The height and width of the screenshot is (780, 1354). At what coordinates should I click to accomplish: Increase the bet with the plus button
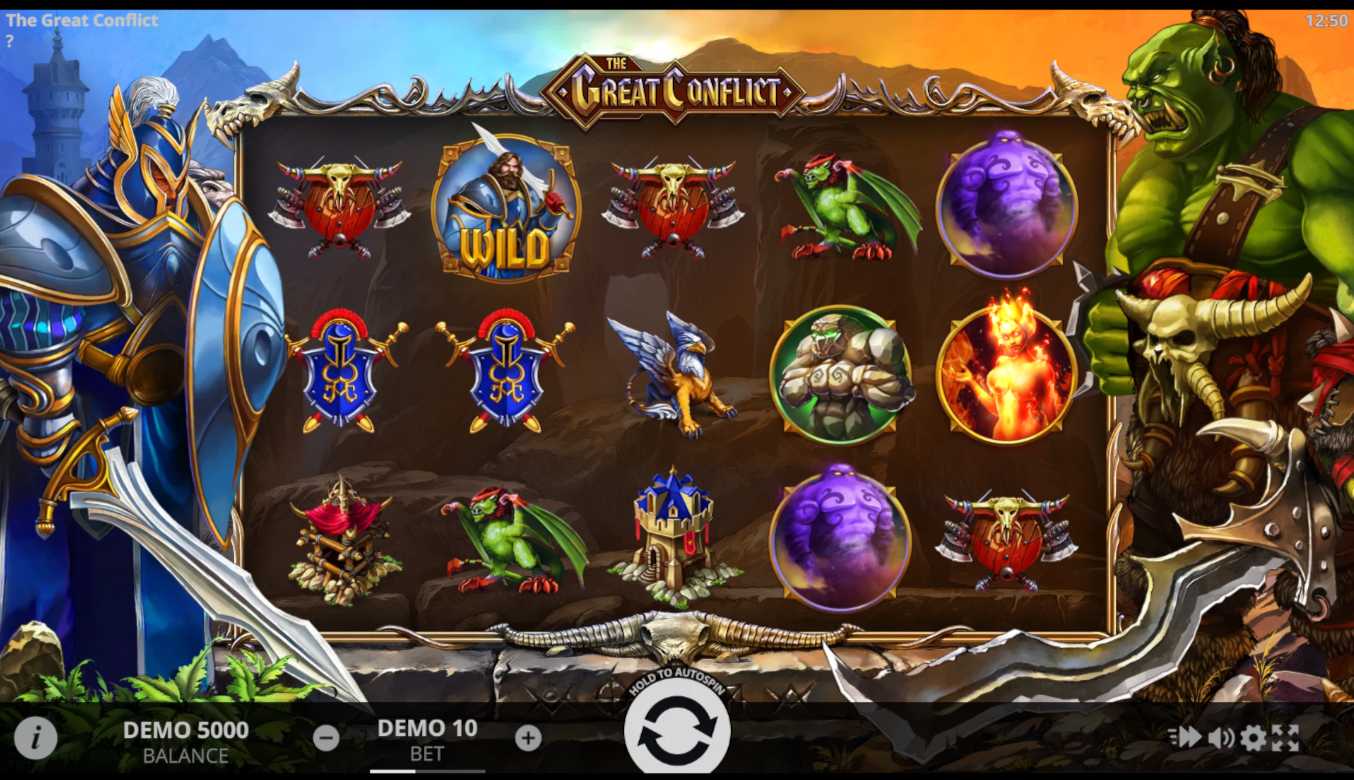tap(528, 738)
